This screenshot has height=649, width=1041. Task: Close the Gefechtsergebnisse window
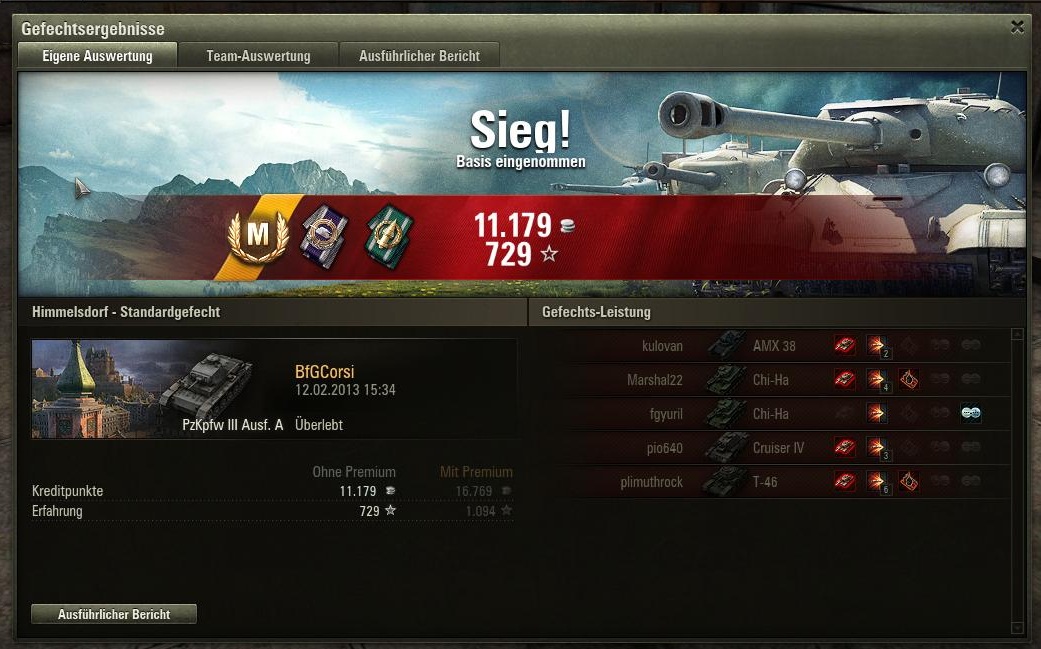click(x=1017, y=28)
